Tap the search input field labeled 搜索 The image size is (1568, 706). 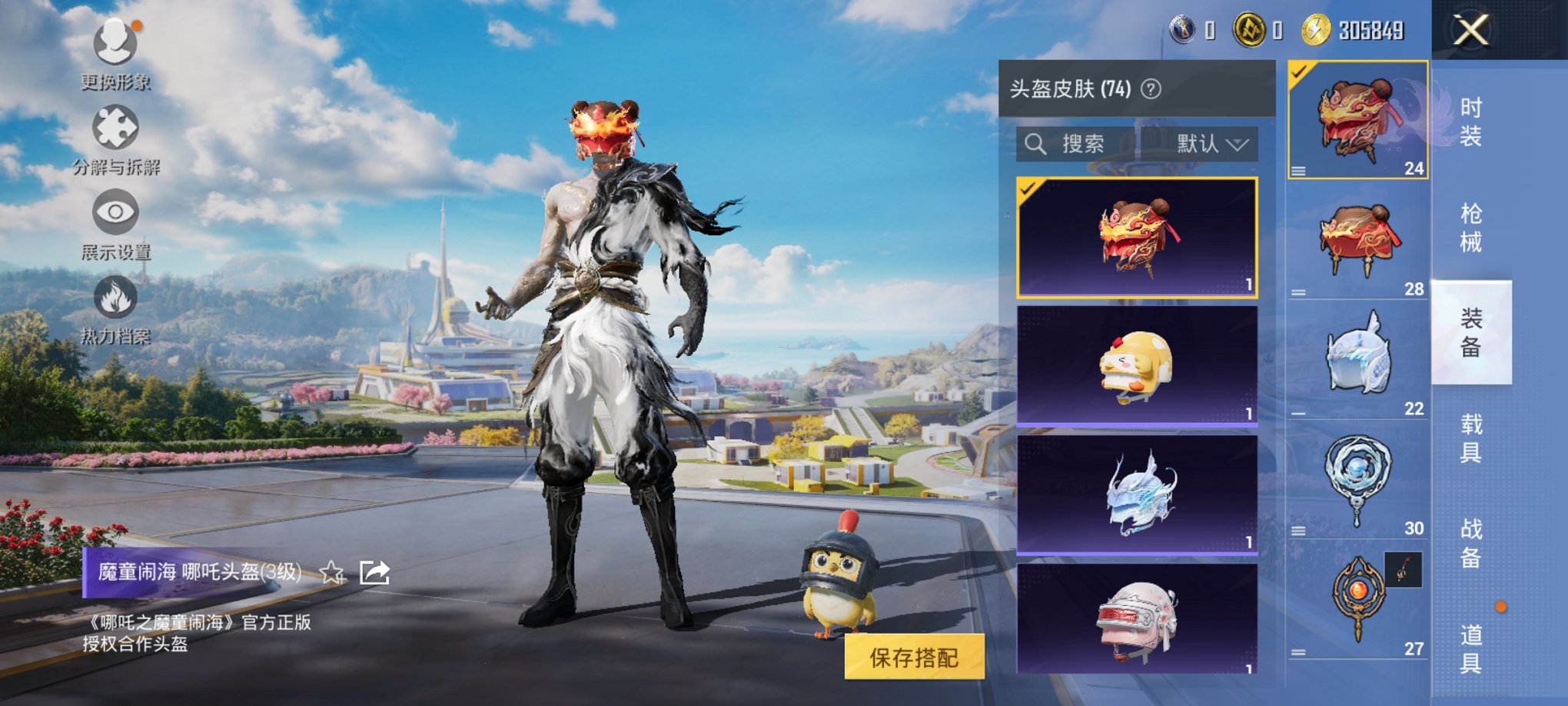coord(1091,145)
